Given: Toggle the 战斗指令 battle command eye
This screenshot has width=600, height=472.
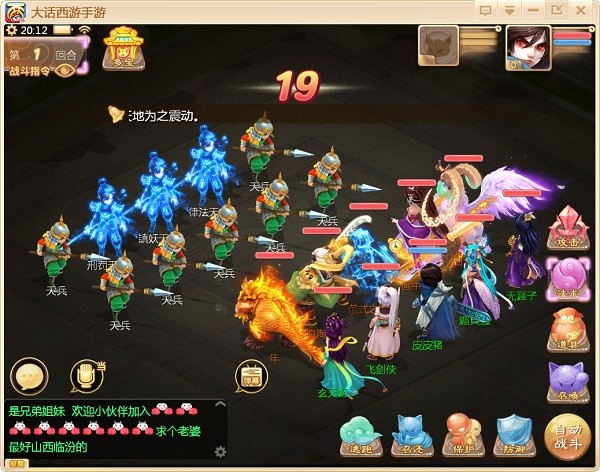Looking at the screenshot, I should [x=65, y=71].
